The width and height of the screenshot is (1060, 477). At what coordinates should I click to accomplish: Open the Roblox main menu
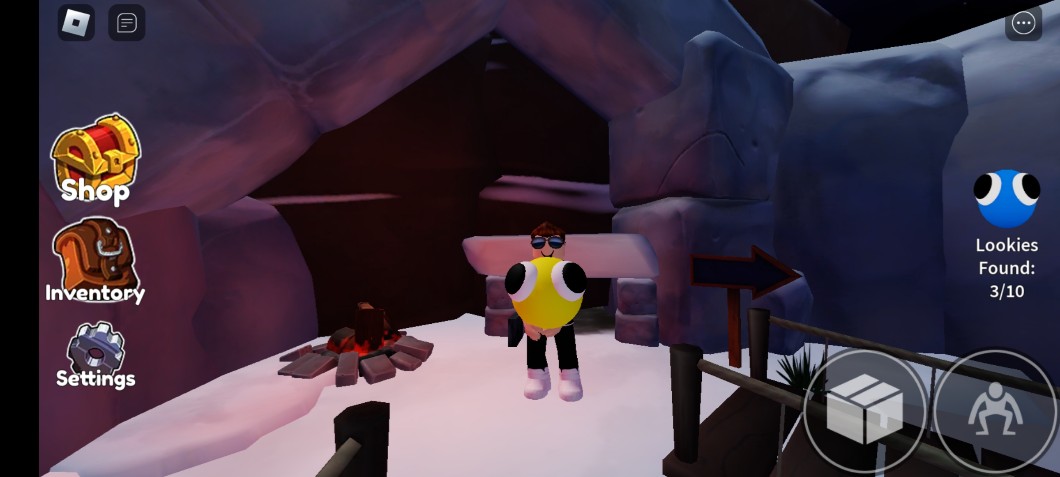pyautogui.click(x=76, y=22)
